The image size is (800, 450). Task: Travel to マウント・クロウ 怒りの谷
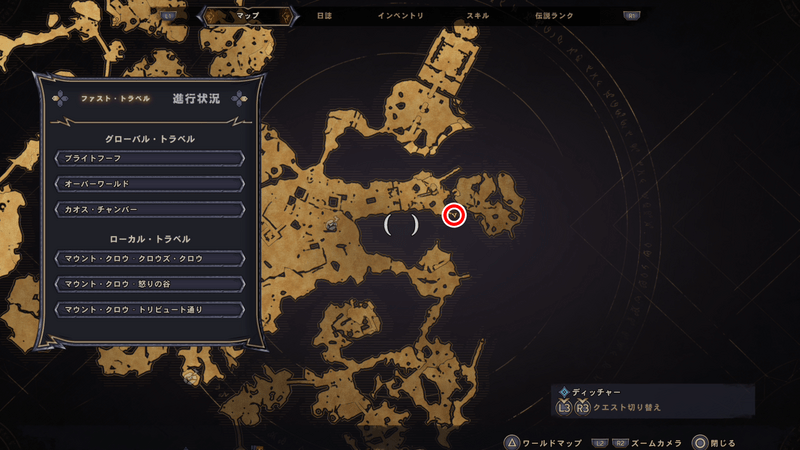coord(149,284)
